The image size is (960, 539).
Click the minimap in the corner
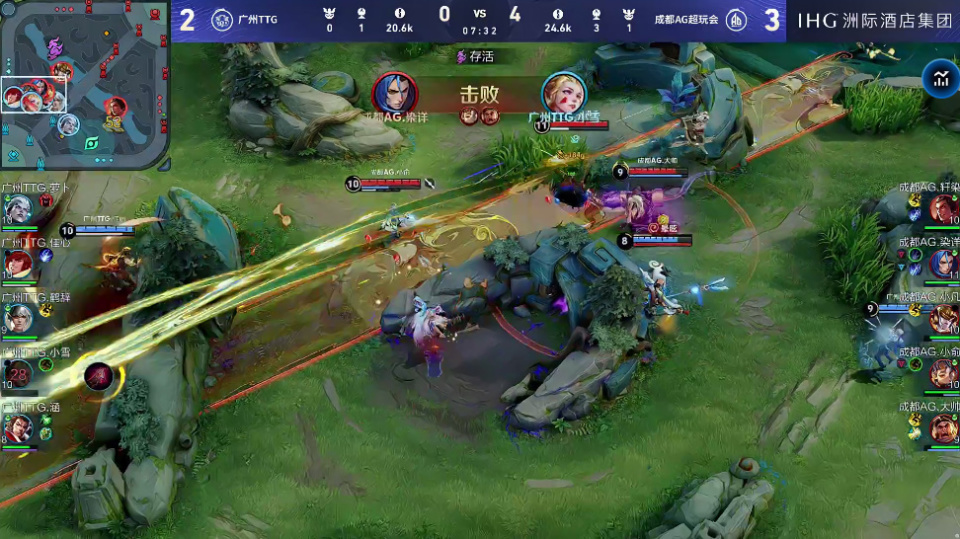[84, 84]
